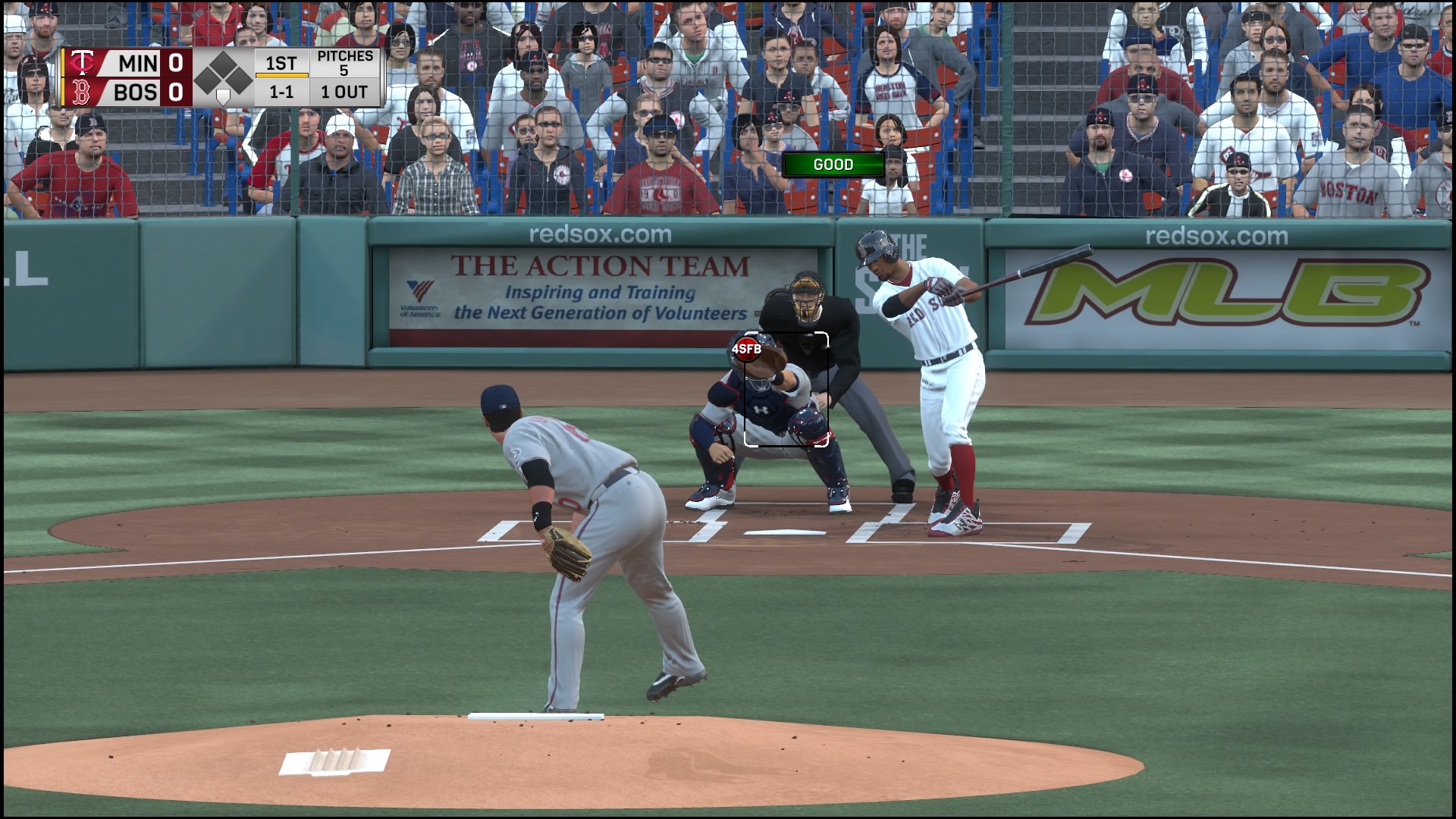Screen dimensions: 1456x819
Task: Expand the 1ST inning indicator
Action: [280, 64]
